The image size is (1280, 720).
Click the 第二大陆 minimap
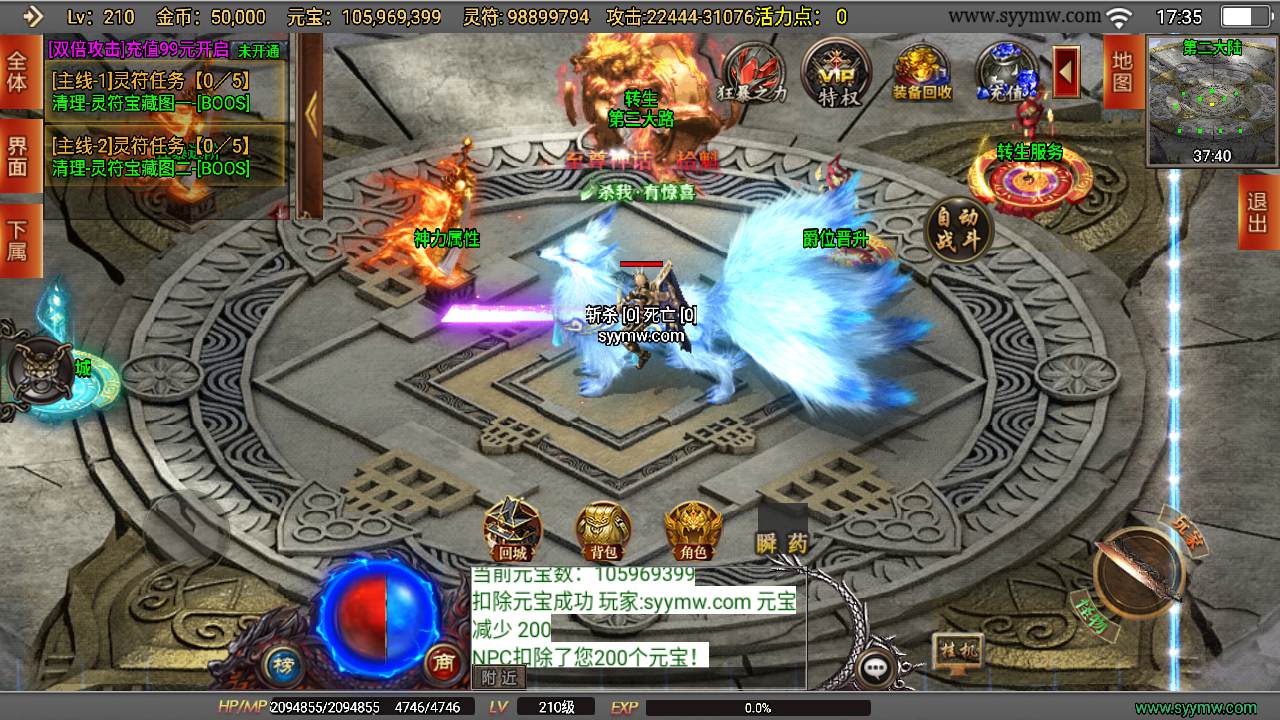(x=1212, y=100)
